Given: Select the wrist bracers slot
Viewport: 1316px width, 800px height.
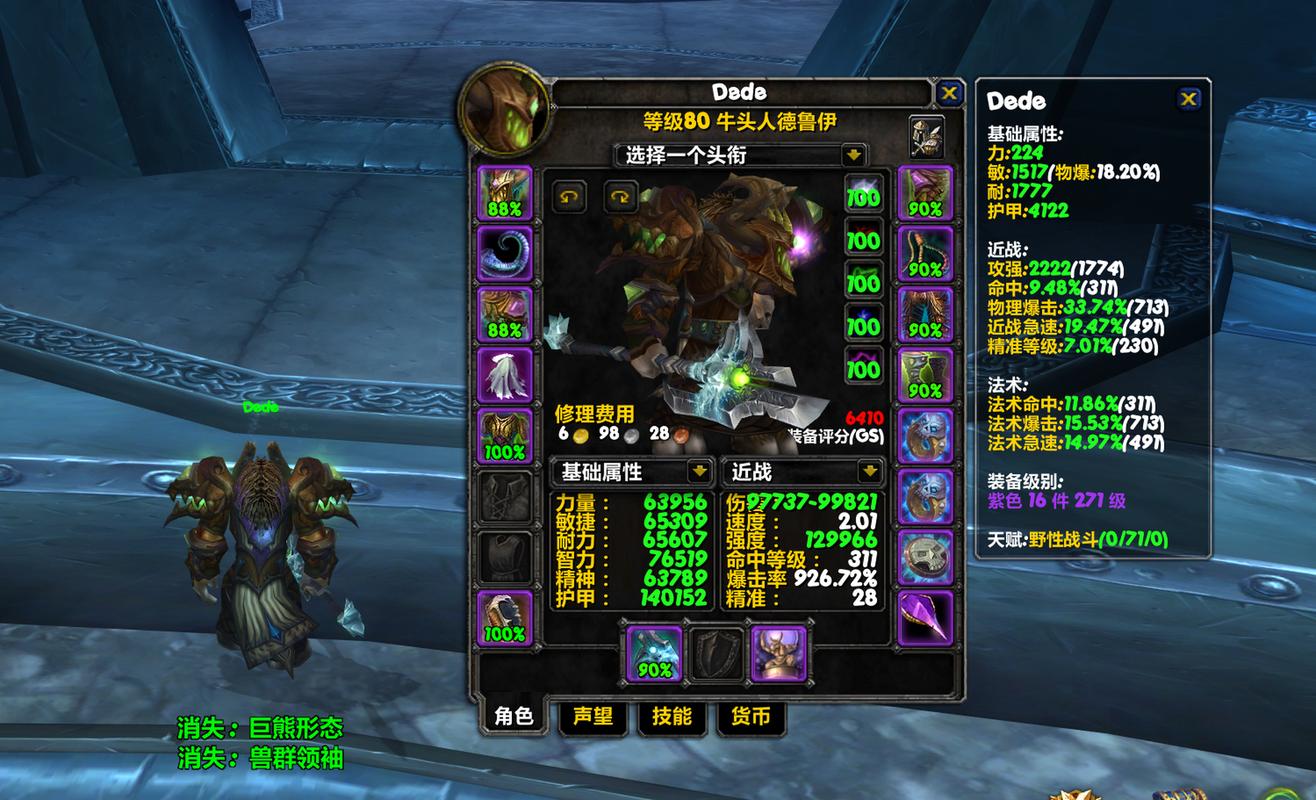Looking at the screenshot, I should 505,617.
